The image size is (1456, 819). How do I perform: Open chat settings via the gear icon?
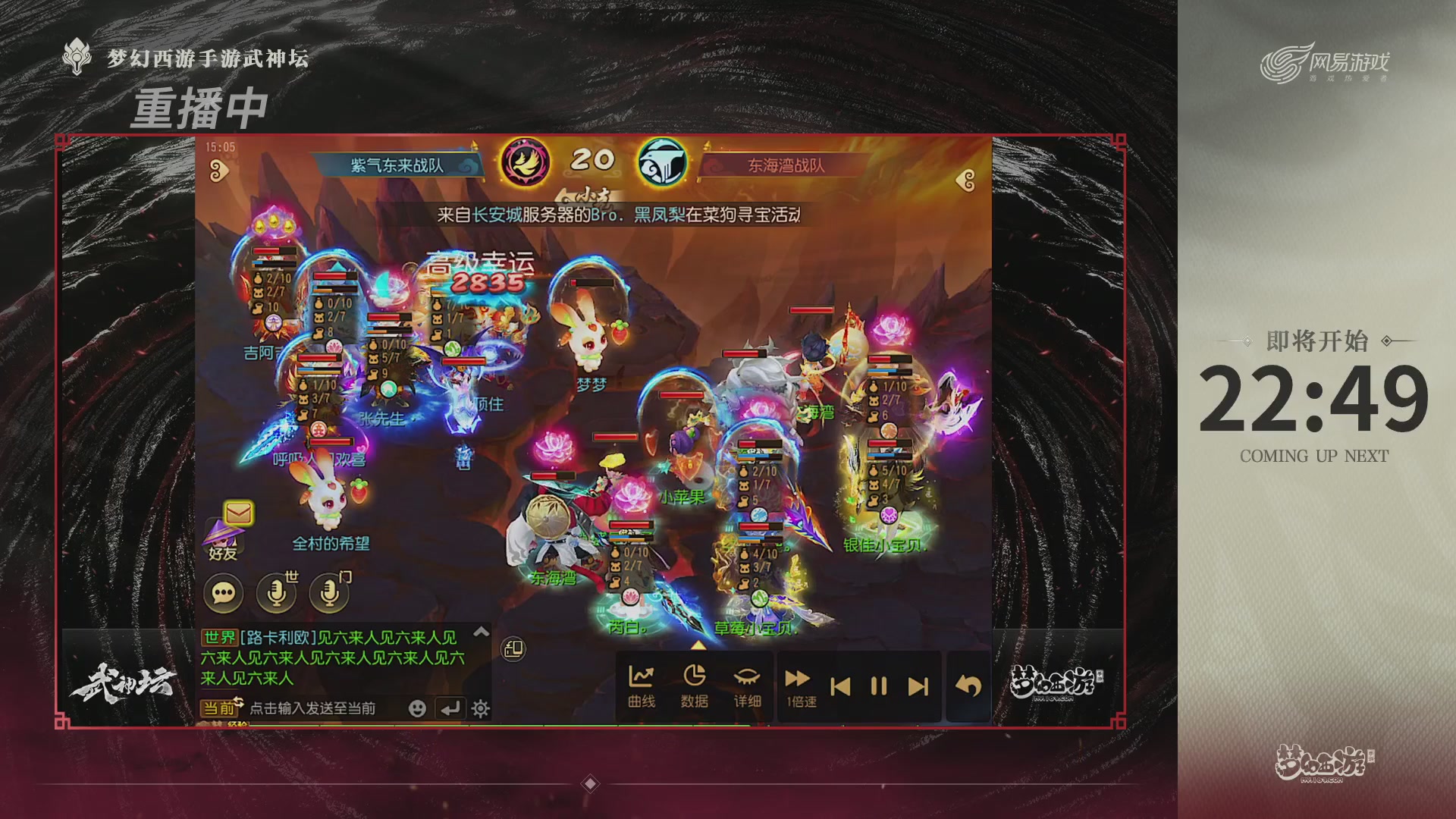(x=481, y=710)
